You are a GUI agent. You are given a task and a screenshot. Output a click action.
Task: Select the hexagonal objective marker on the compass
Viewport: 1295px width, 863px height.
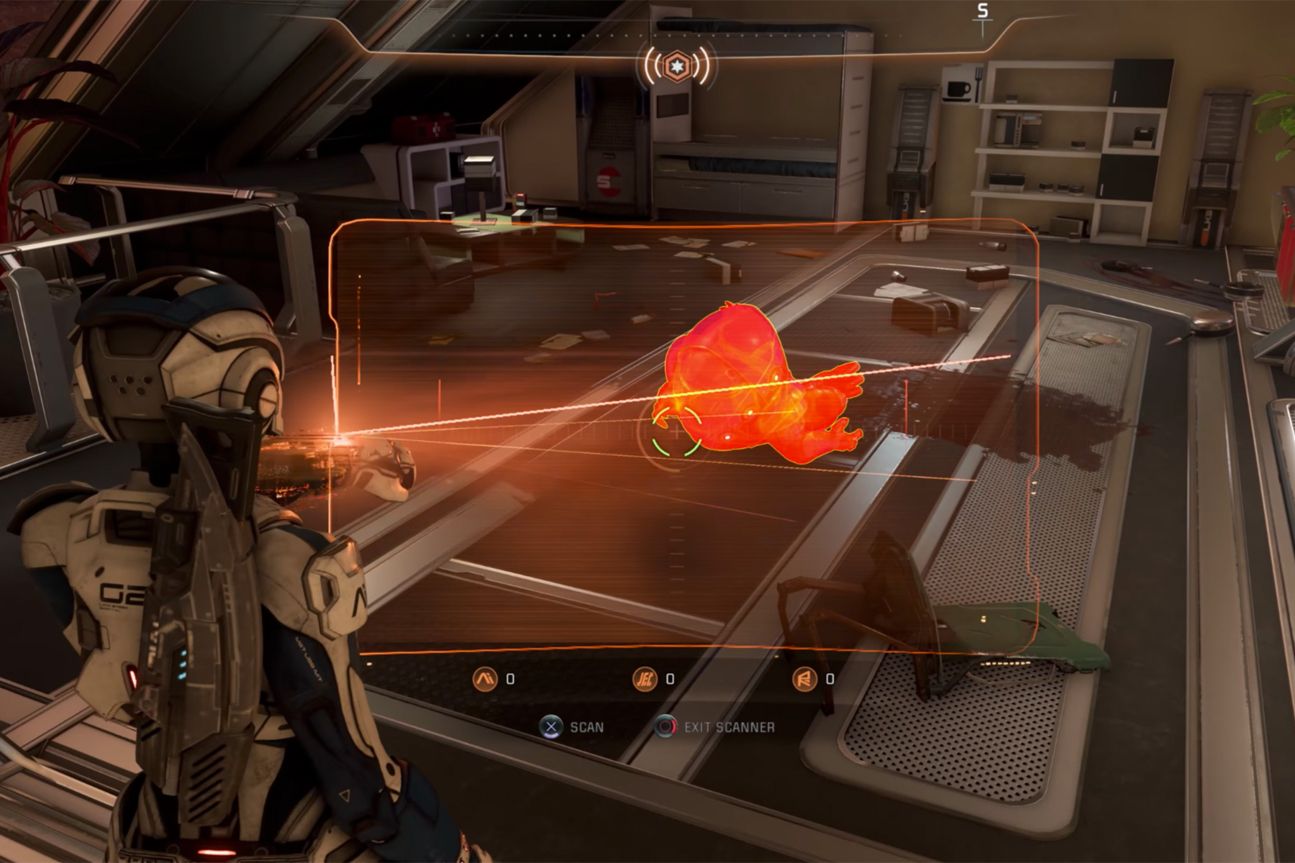tap(677, 63)
